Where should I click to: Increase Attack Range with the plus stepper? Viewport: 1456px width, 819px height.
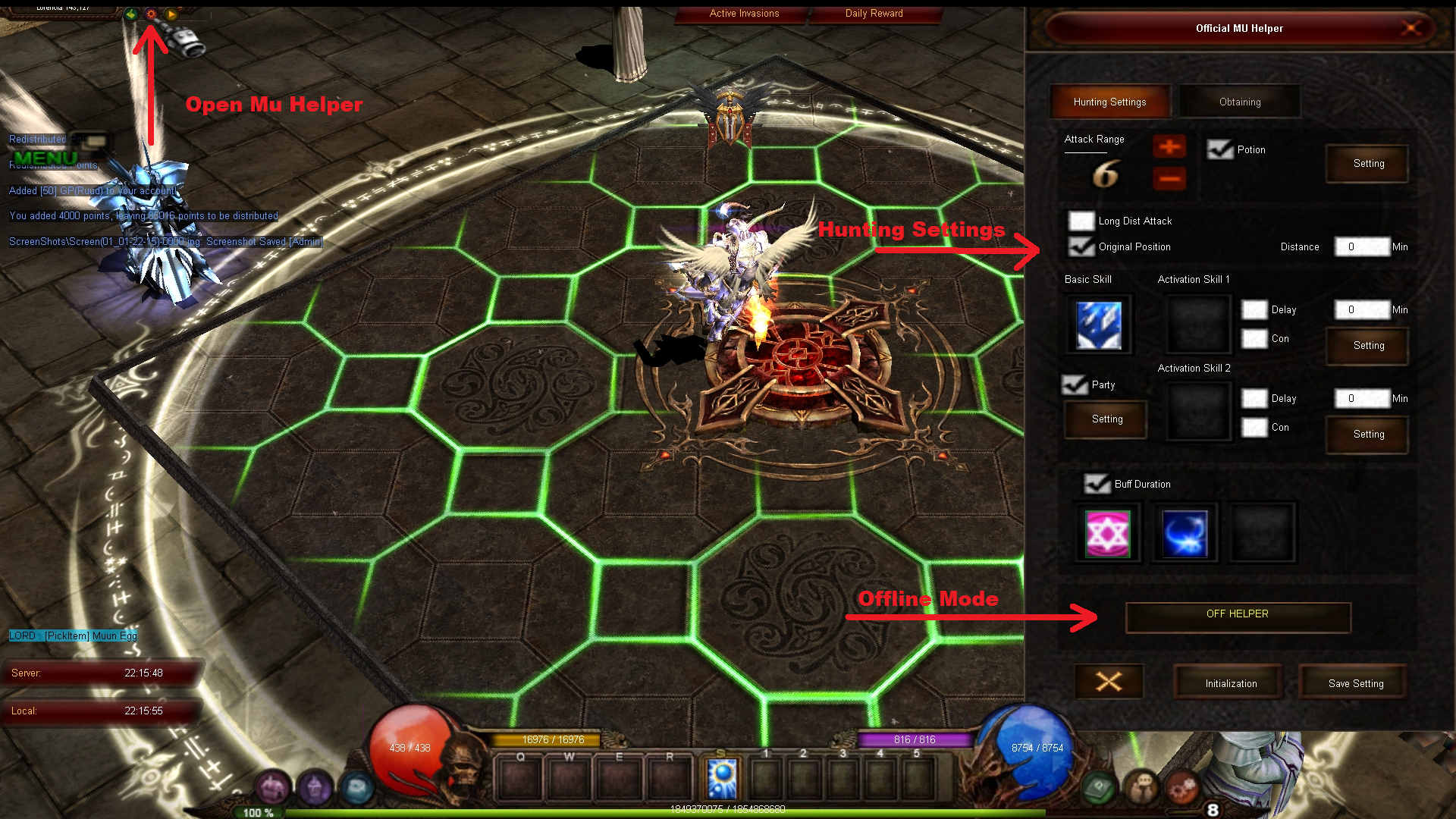(x=1169, y=147)
